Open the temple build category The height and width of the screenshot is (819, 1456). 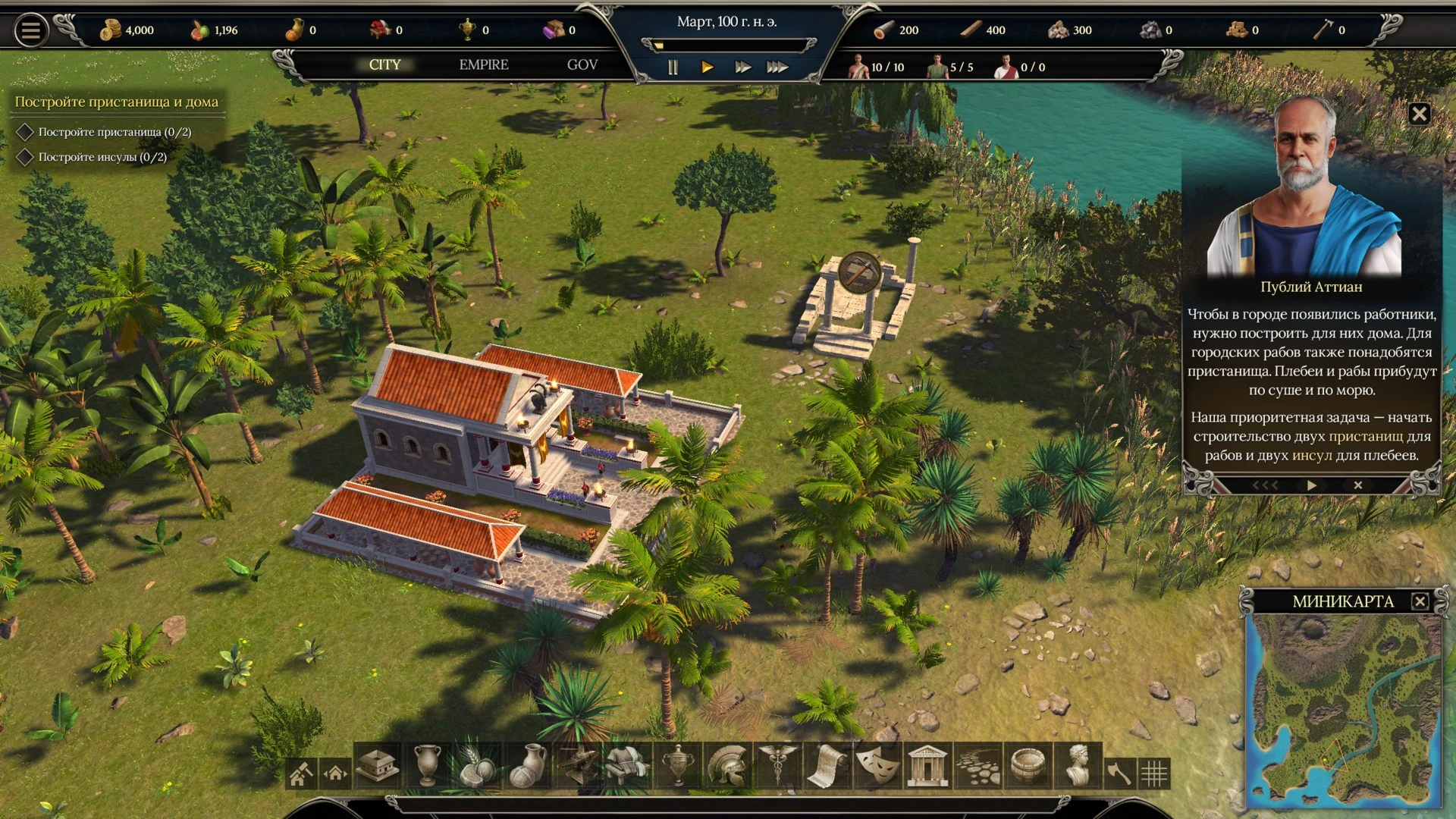927,766
